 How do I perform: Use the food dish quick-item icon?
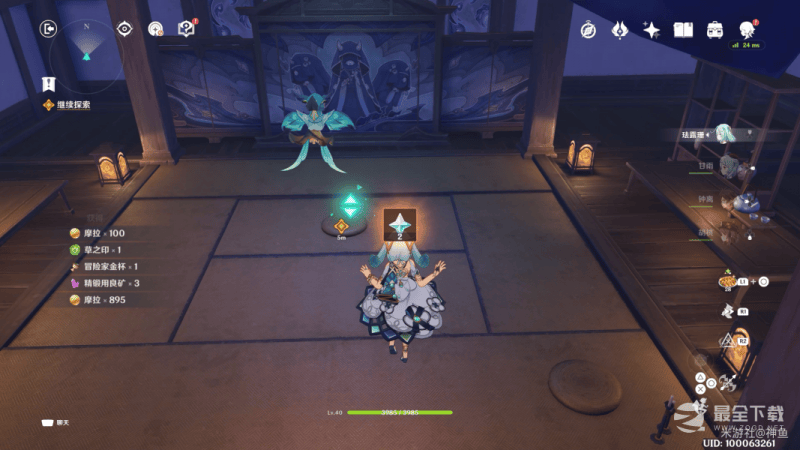727,282
